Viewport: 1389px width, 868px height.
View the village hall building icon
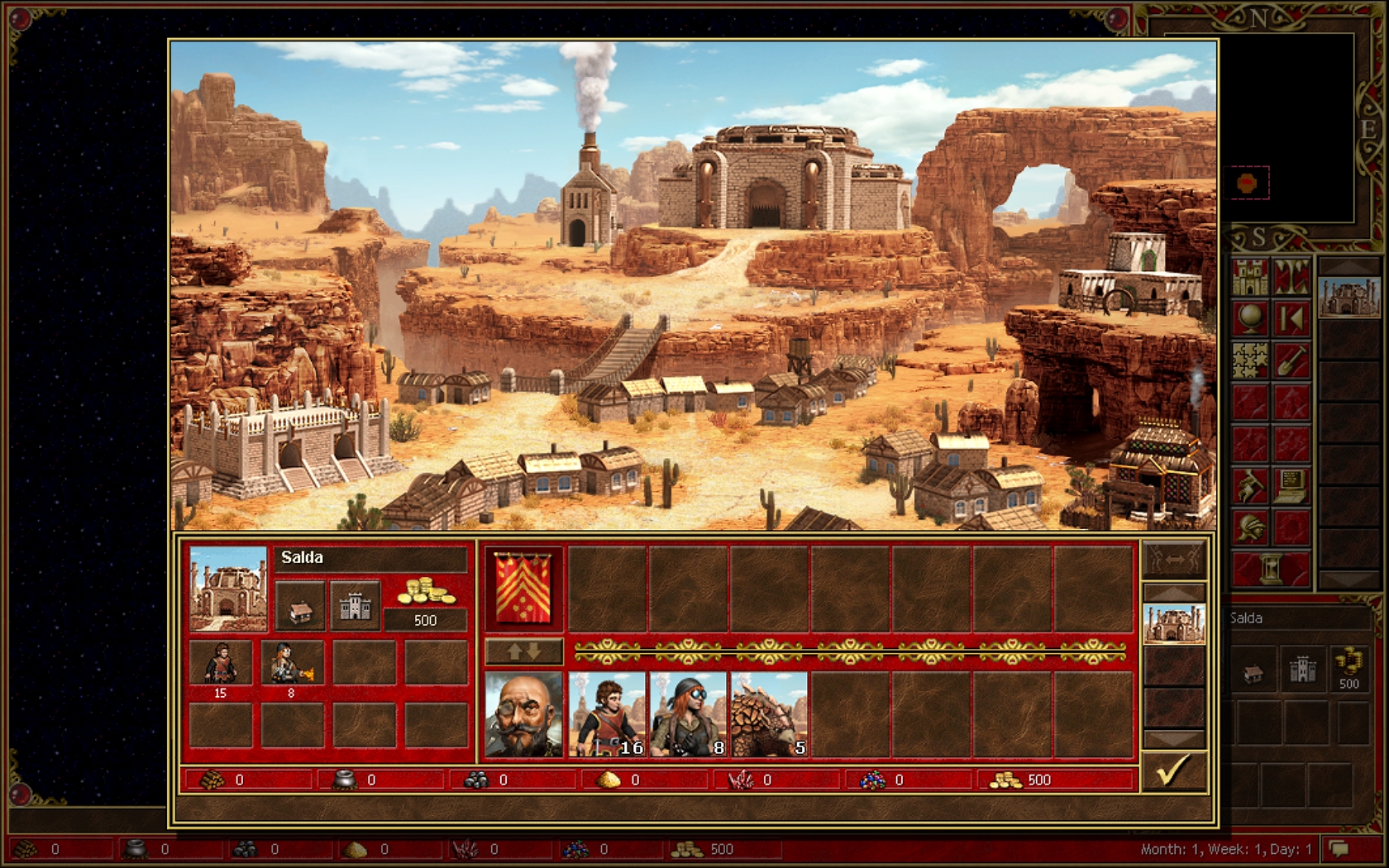tap(300, 605)
